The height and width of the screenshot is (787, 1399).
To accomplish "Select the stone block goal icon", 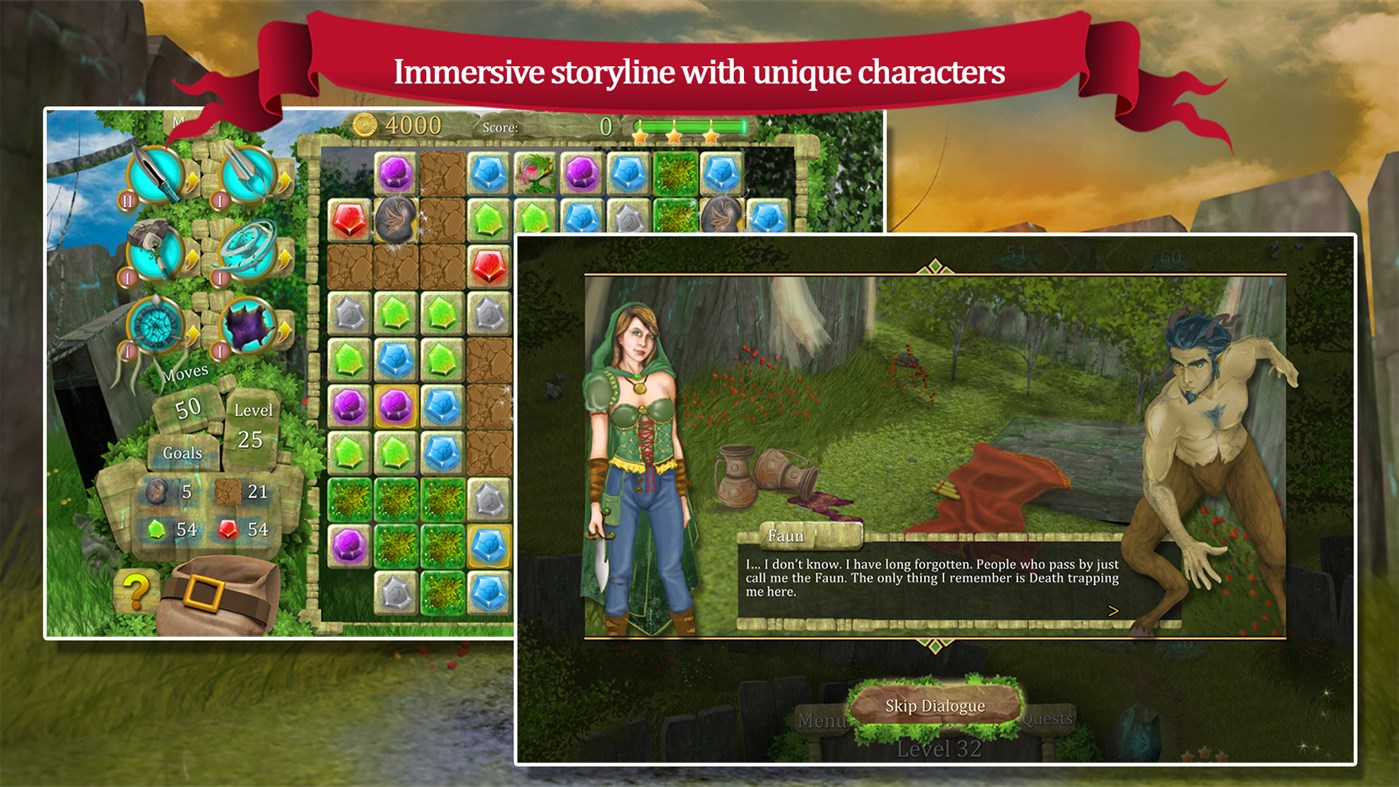I will [x=157, y=493].
